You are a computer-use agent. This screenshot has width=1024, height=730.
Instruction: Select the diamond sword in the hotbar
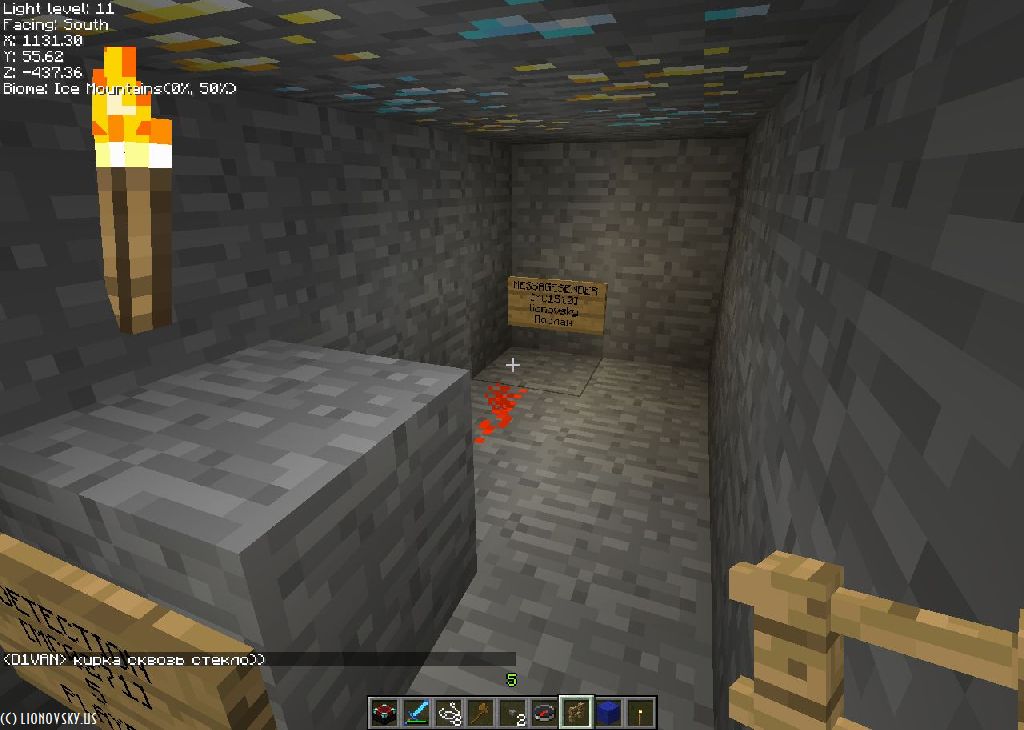click(x=416, y=713)
